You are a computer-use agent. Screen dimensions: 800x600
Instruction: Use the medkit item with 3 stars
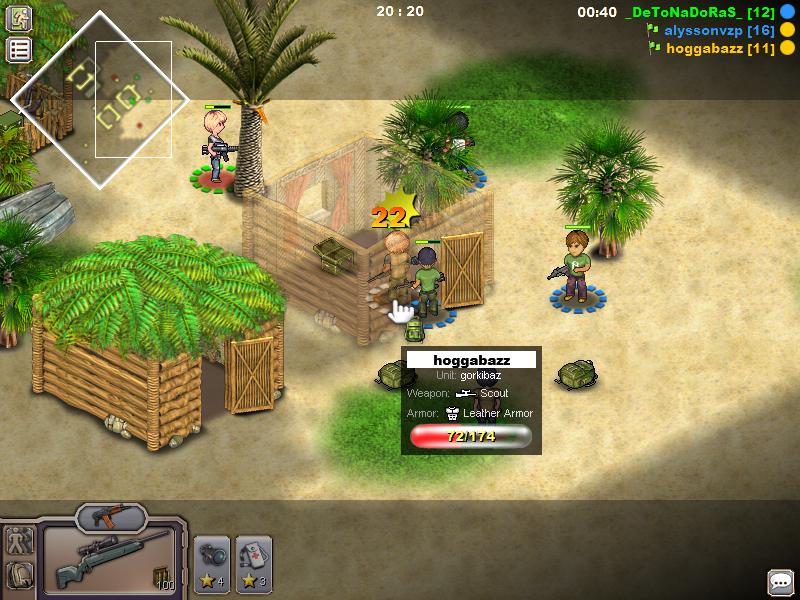click(253, 564)
